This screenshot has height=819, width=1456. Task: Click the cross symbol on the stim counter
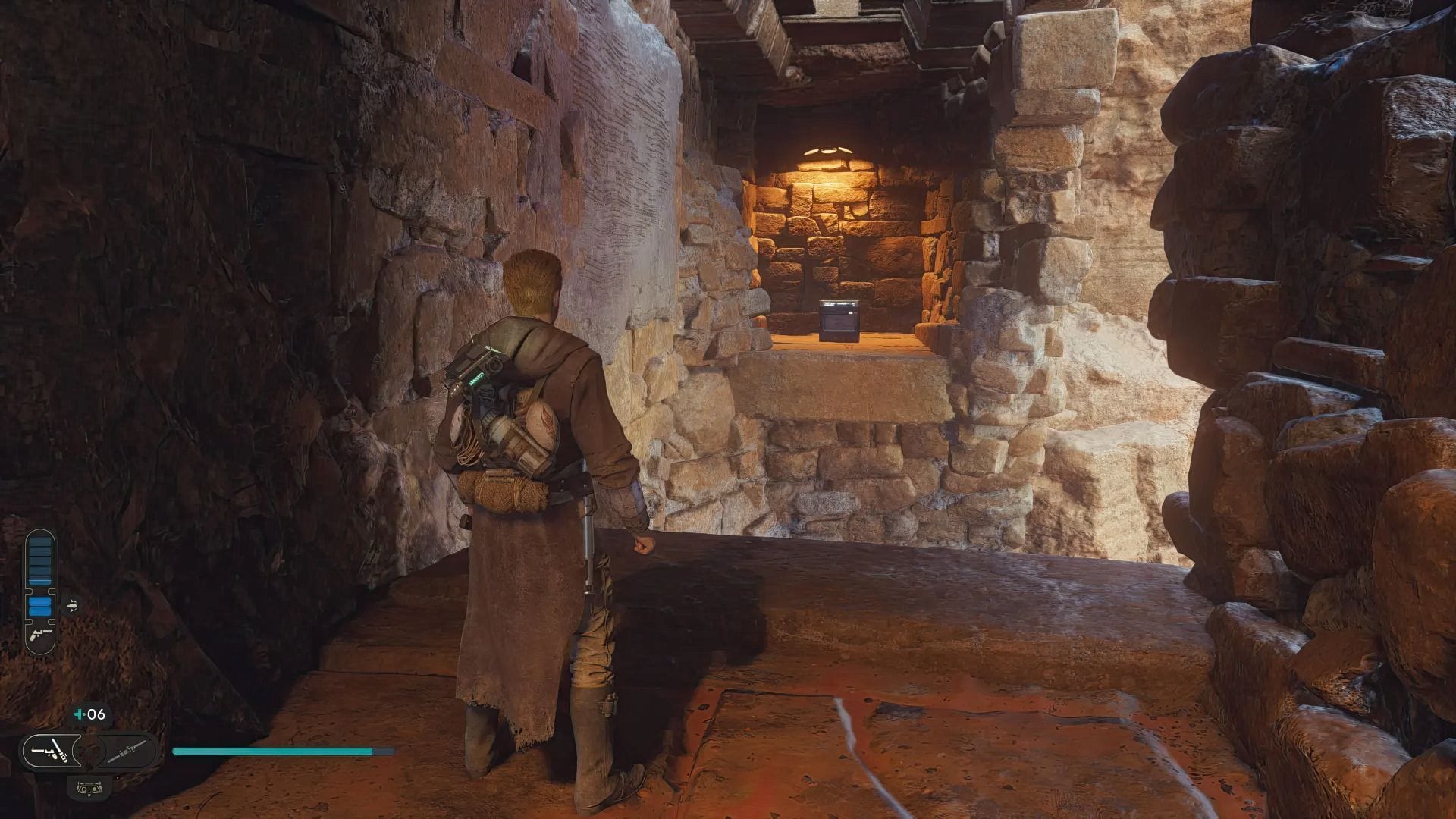tap(80, 713)
